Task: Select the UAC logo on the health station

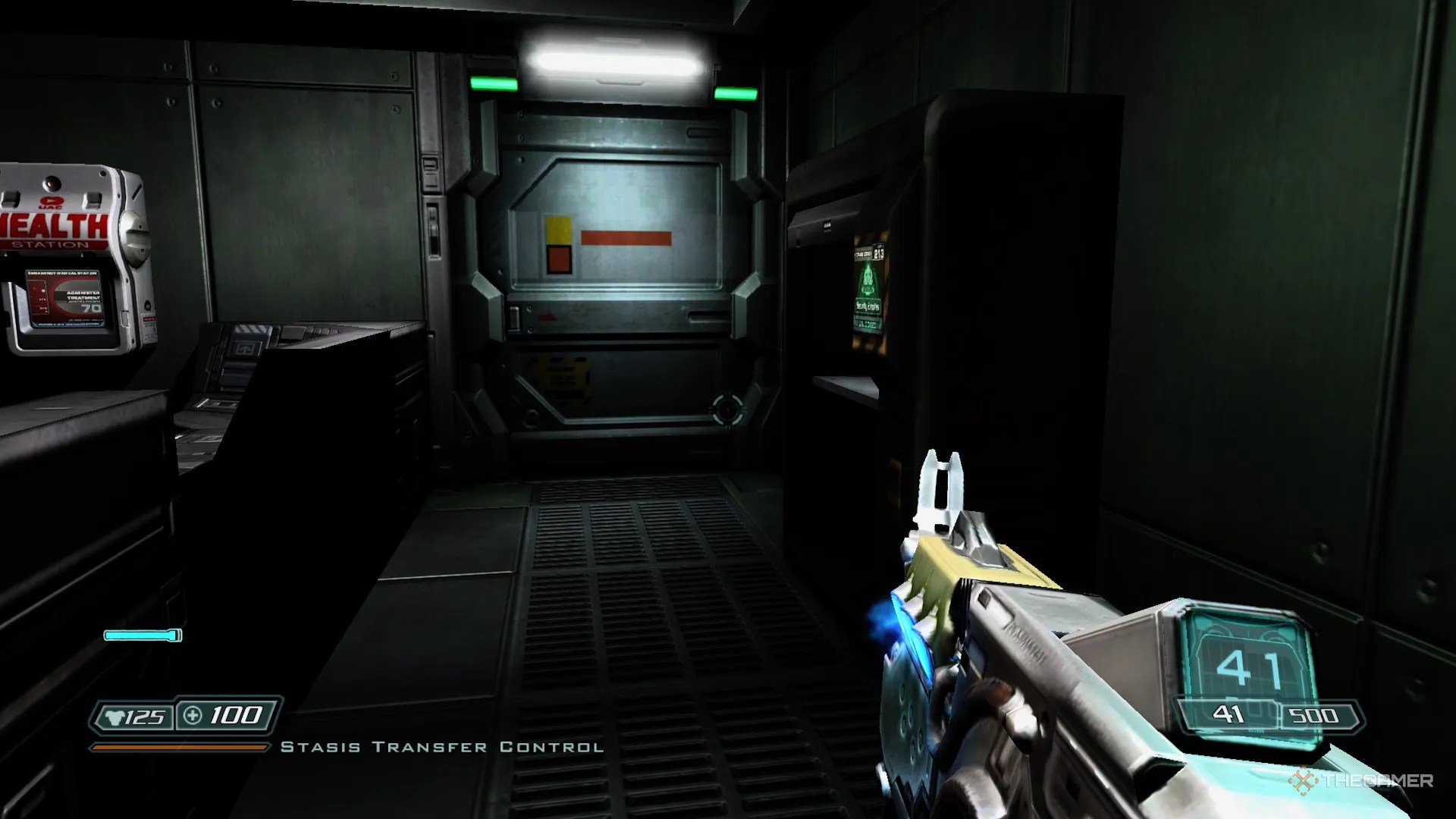Action: (51, 201)
